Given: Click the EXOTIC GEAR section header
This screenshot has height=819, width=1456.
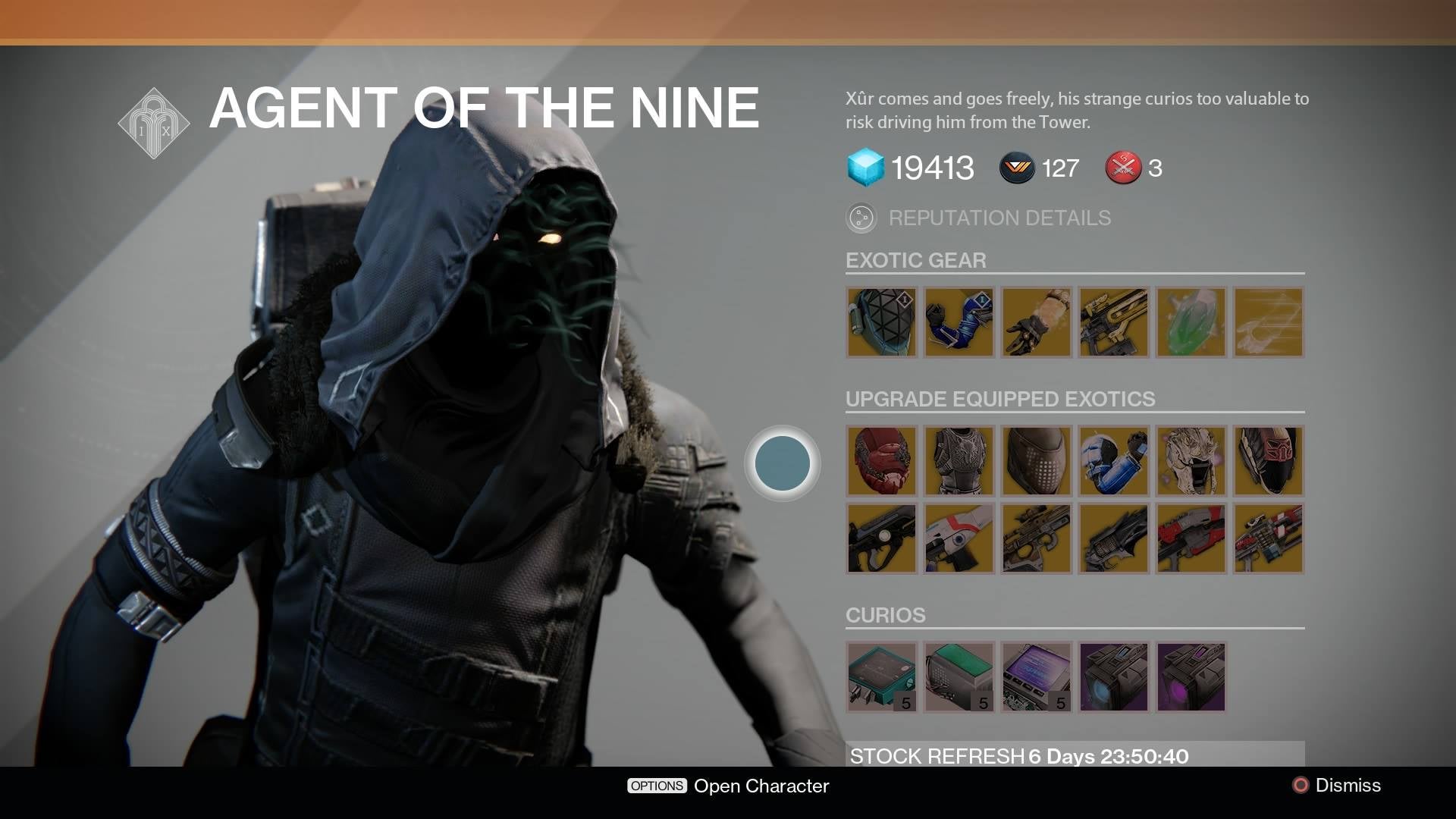Looking at the screenshot, I should tap(915, 261).
